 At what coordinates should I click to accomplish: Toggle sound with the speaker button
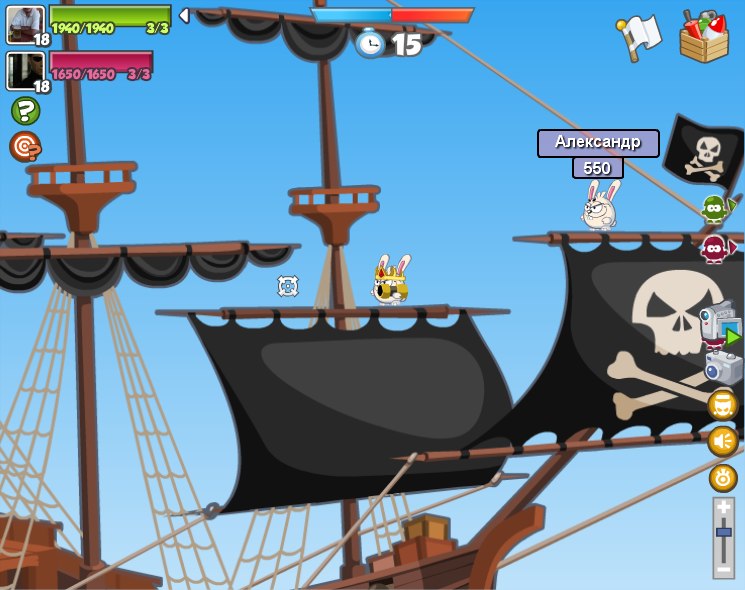pos(722,441)
